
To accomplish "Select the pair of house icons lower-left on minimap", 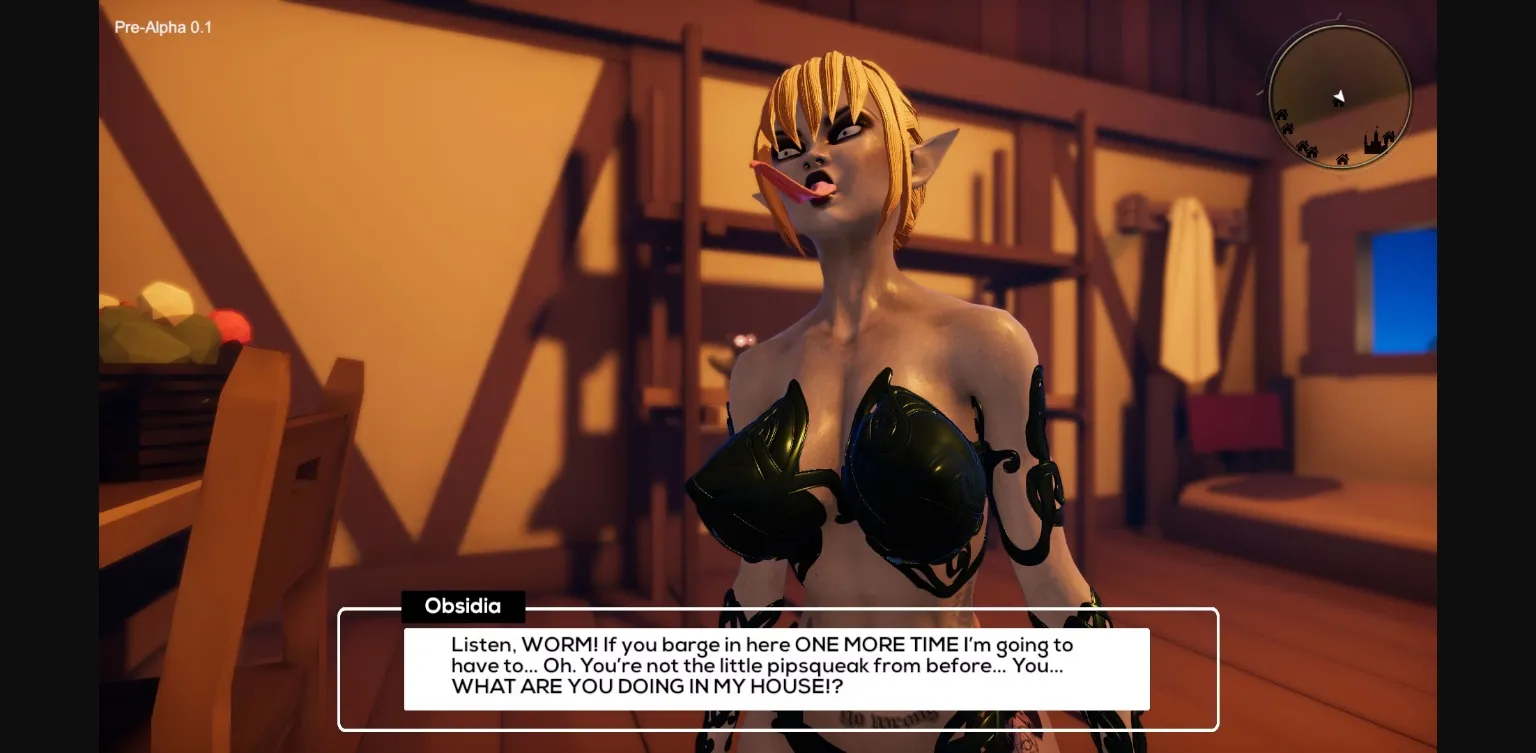I will pyautogui.click(x=1307, y=149).
